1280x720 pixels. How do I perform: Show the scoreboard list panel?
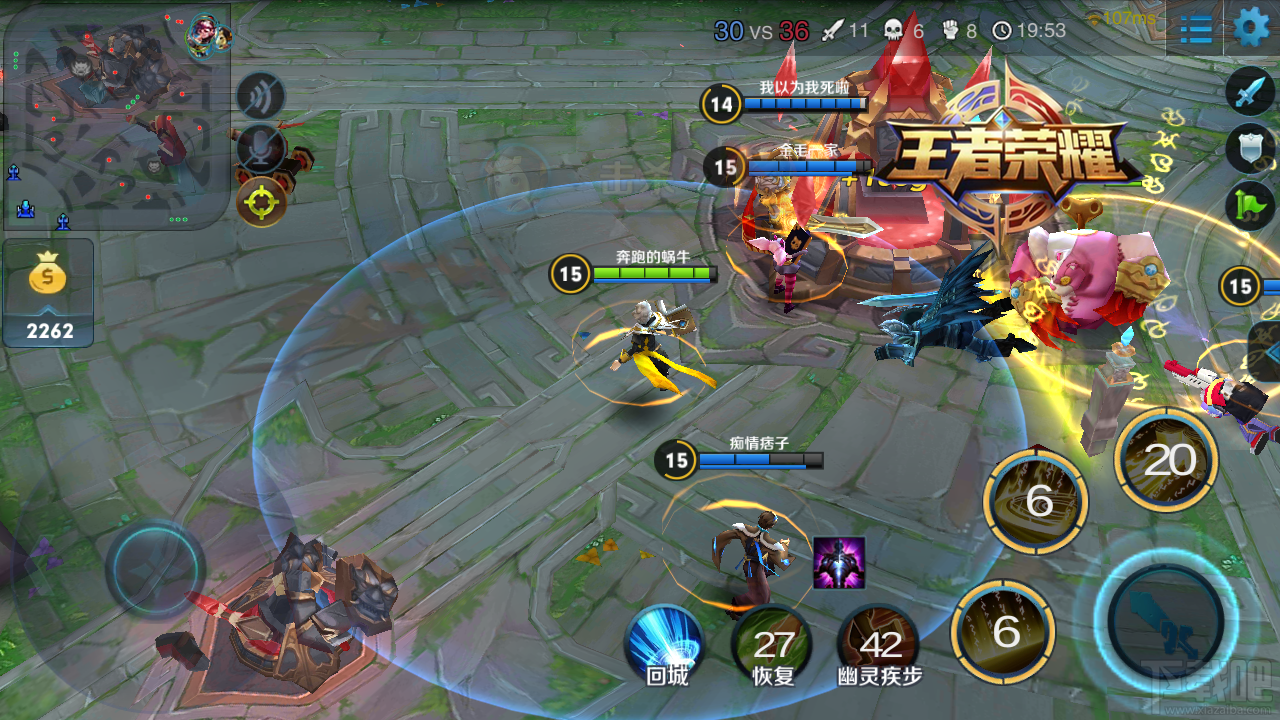click(1196, 29)
